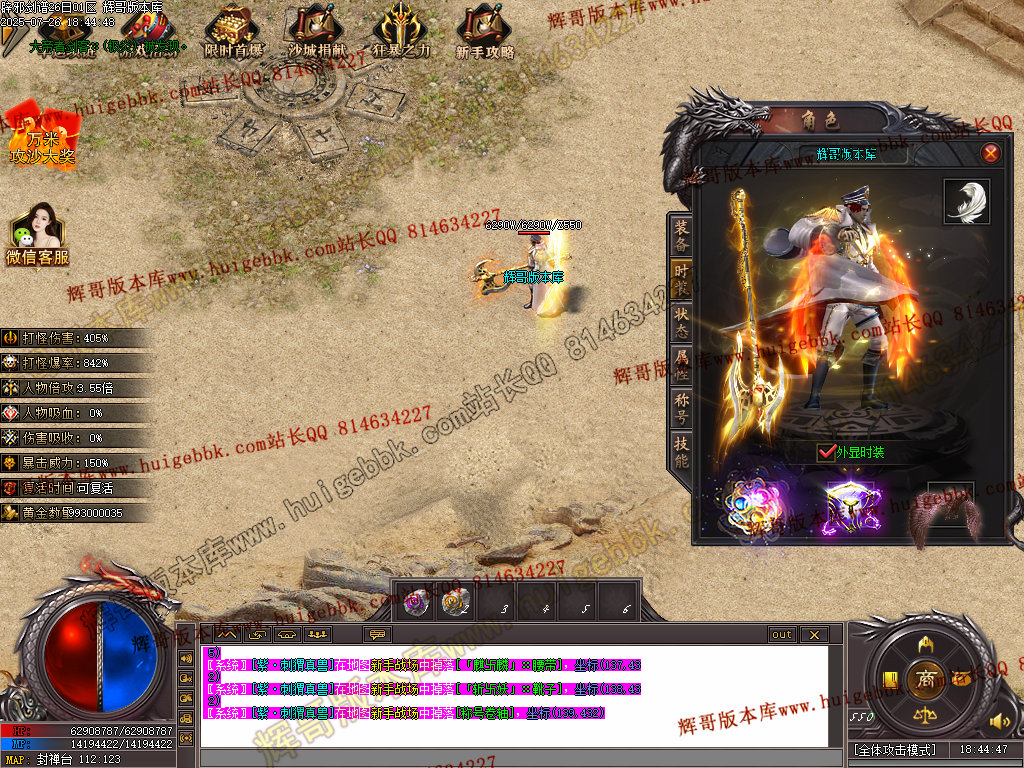Change the 全体攻击模式 attack mode

click(x=896, y=749)
